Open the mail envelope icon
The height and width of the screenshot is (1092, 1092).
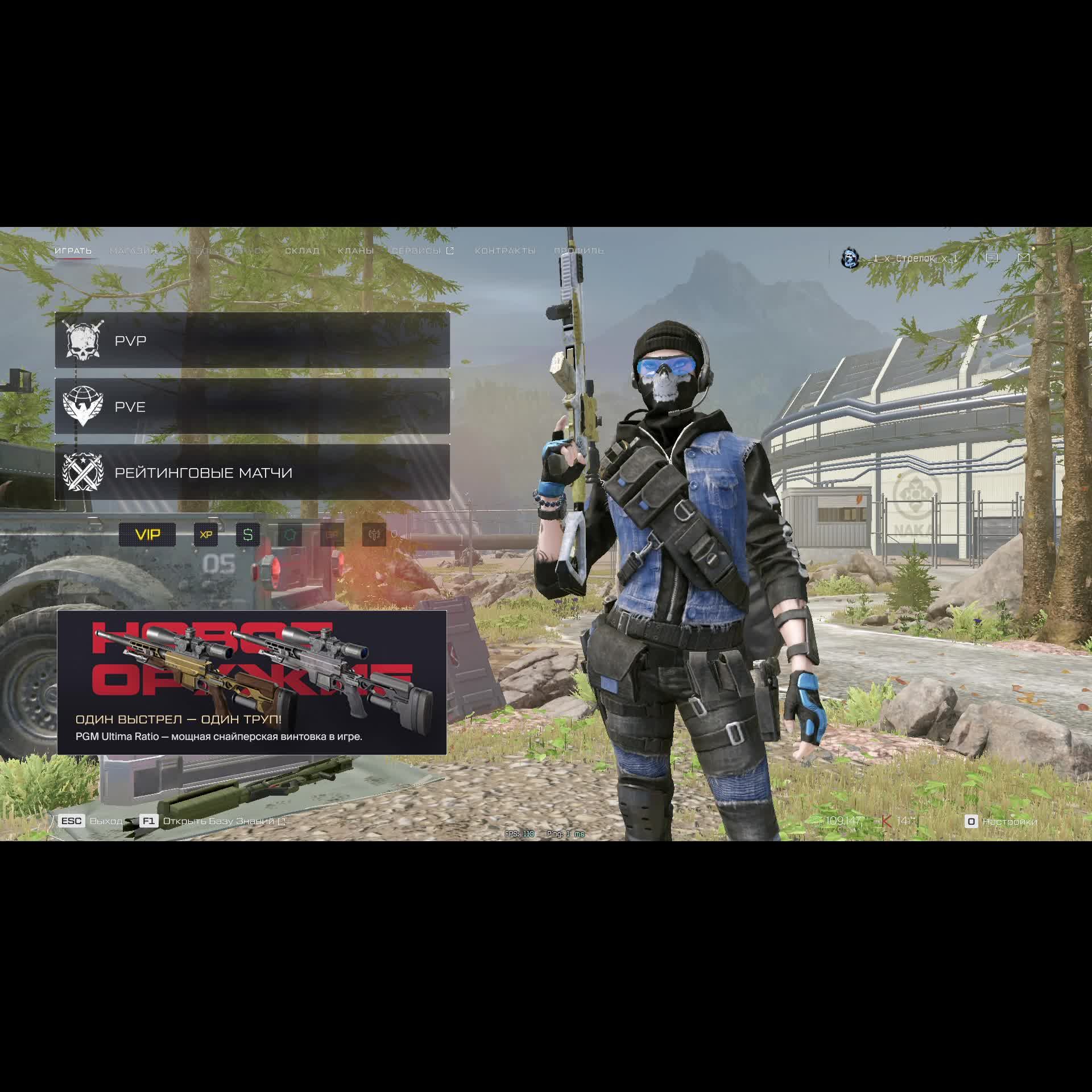pyautogui.click(x=1024, y=258)
